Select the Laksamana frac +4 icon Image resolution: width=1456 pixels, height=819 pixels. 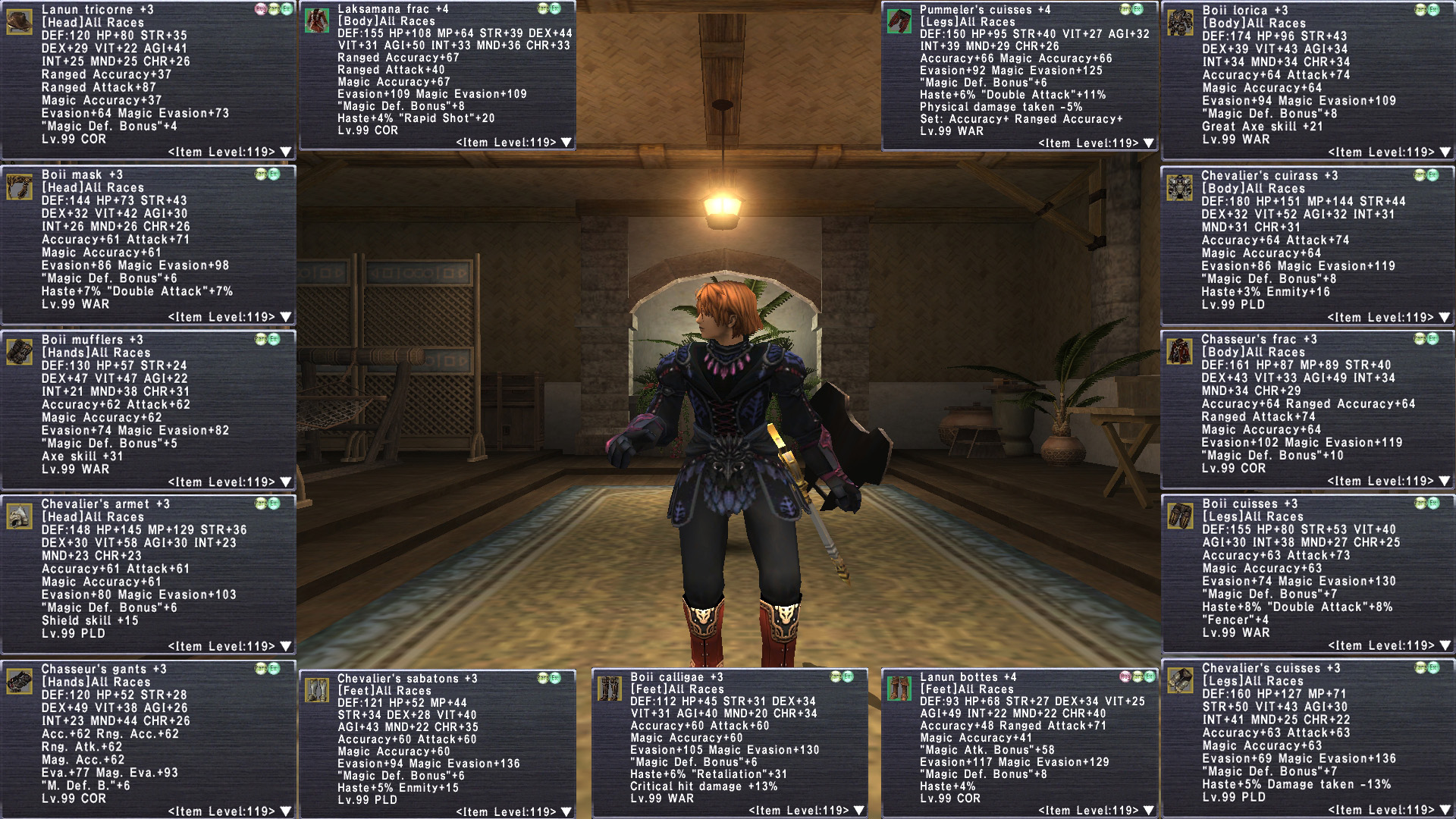tap(316, 20)
